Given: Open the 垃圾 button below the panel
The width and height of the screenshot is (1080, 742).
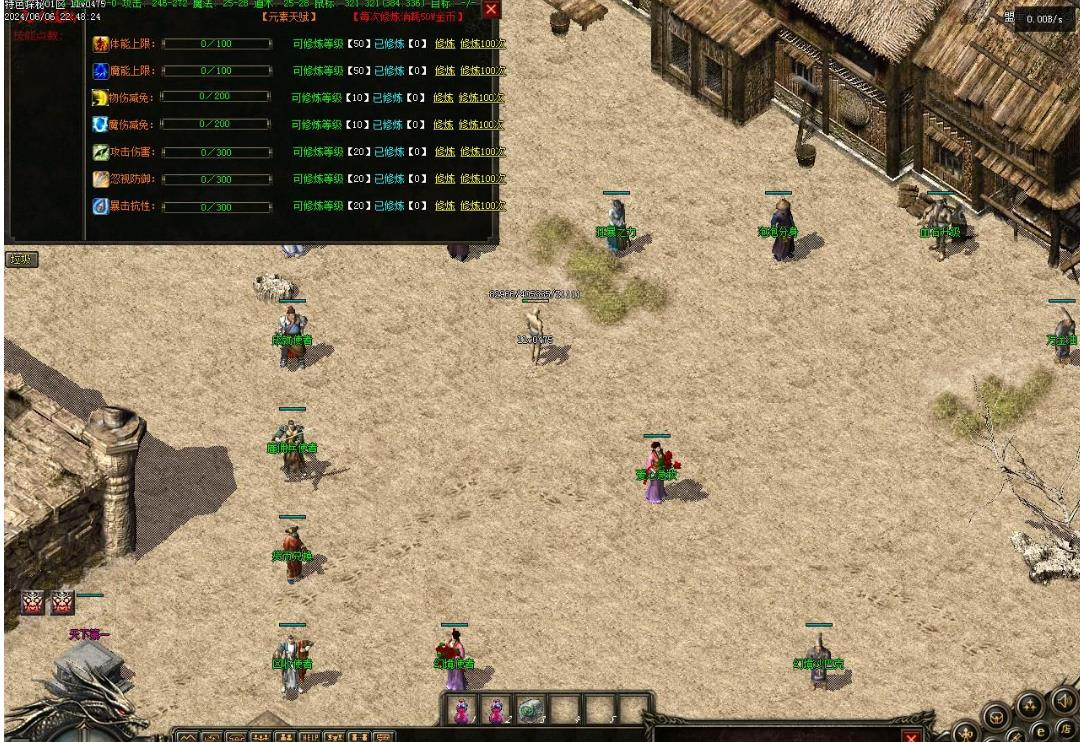Looking at the screenshot, I should pyautogui.click(x=21, y=260).
